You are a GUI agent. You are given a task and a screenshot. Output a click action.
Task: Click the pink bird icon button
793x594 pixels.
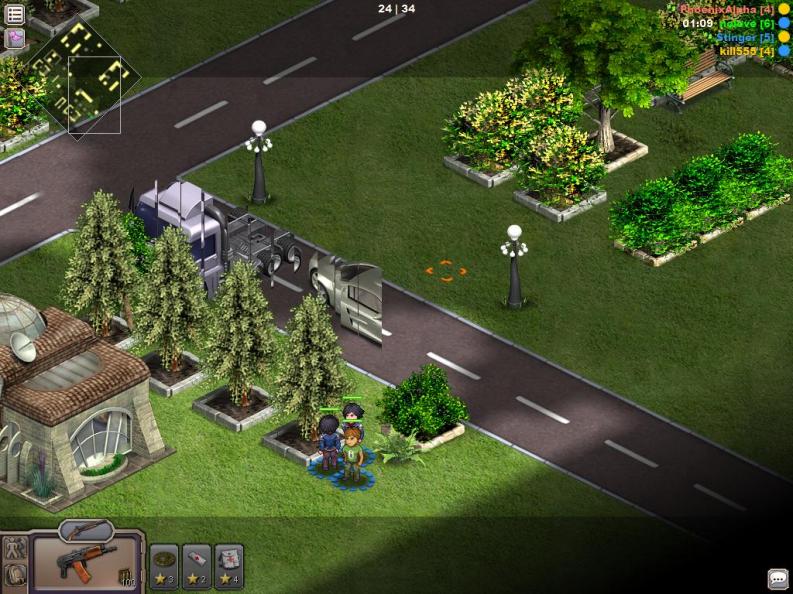(15, 38)
